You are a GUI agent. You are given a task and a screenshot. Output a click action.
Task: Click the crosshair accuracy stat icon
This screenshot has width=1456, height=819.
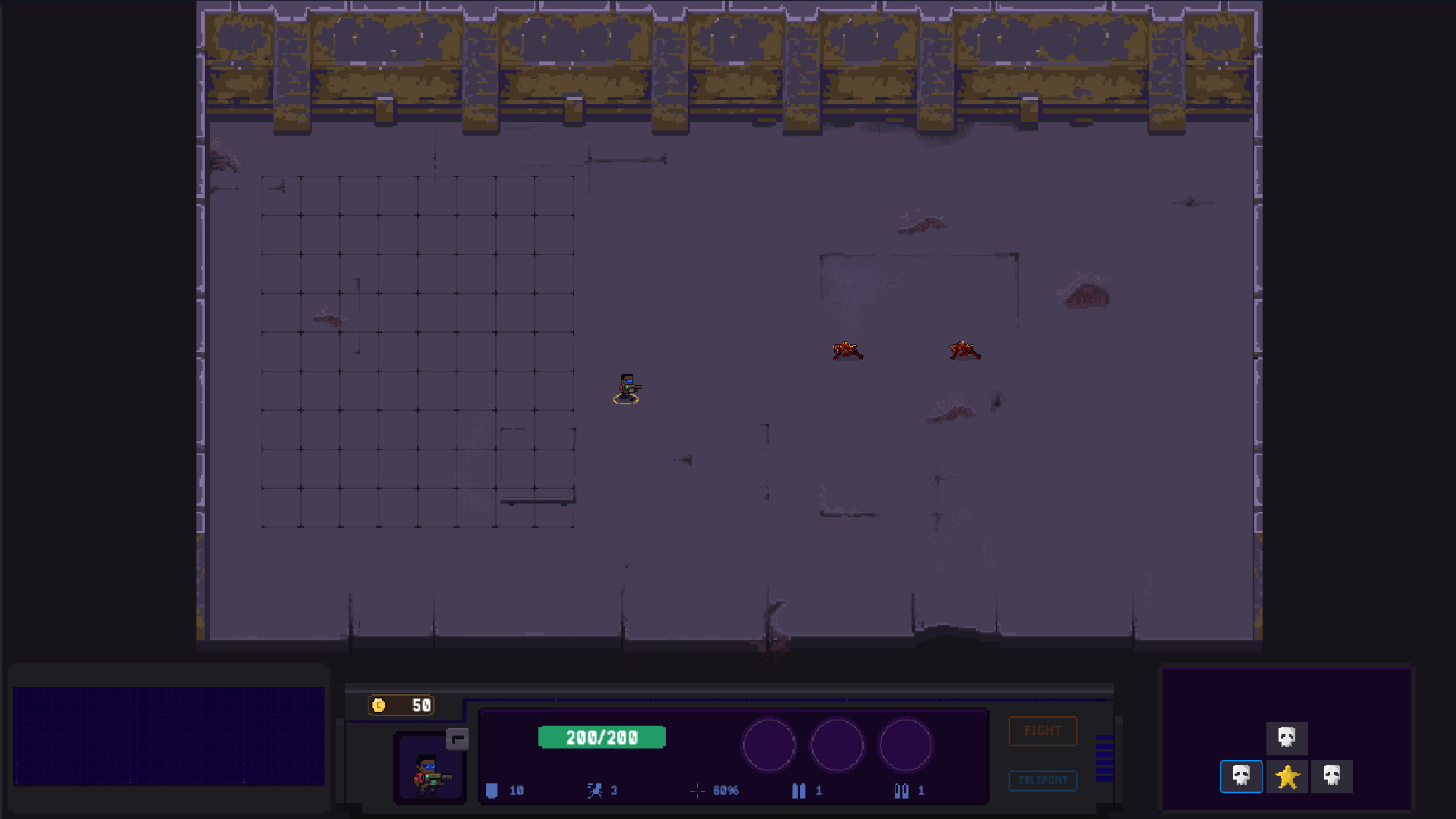(697, 789)
